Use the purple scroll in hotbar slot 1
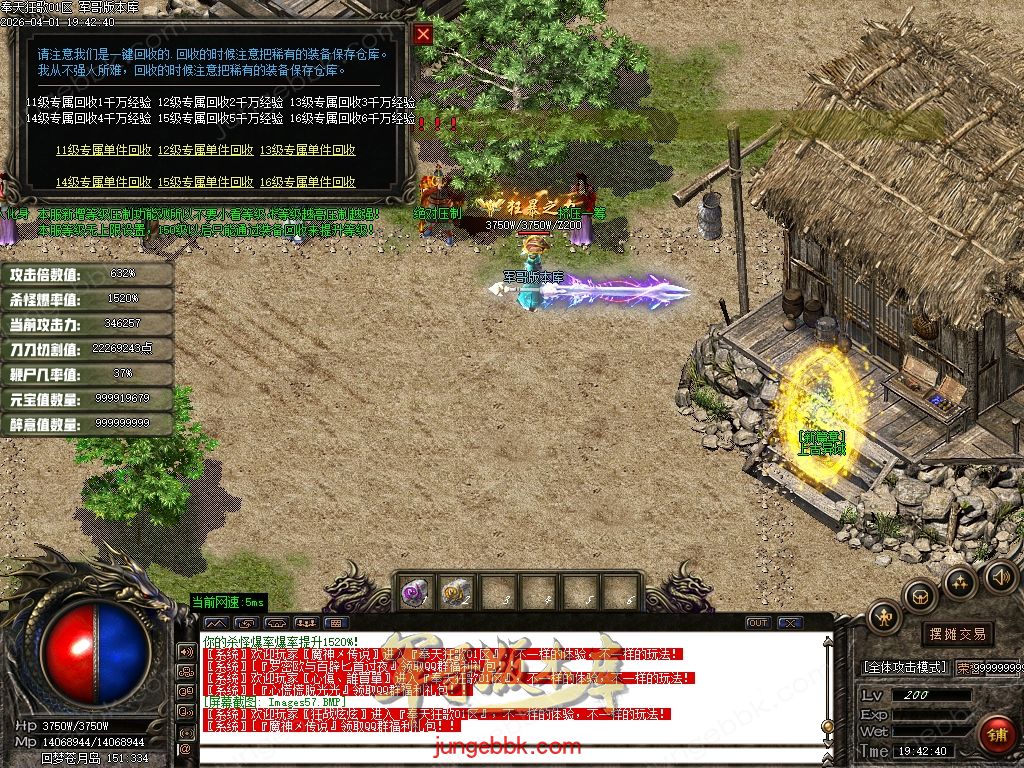Viewport: 1024px width, 768px height. (415, 591)
